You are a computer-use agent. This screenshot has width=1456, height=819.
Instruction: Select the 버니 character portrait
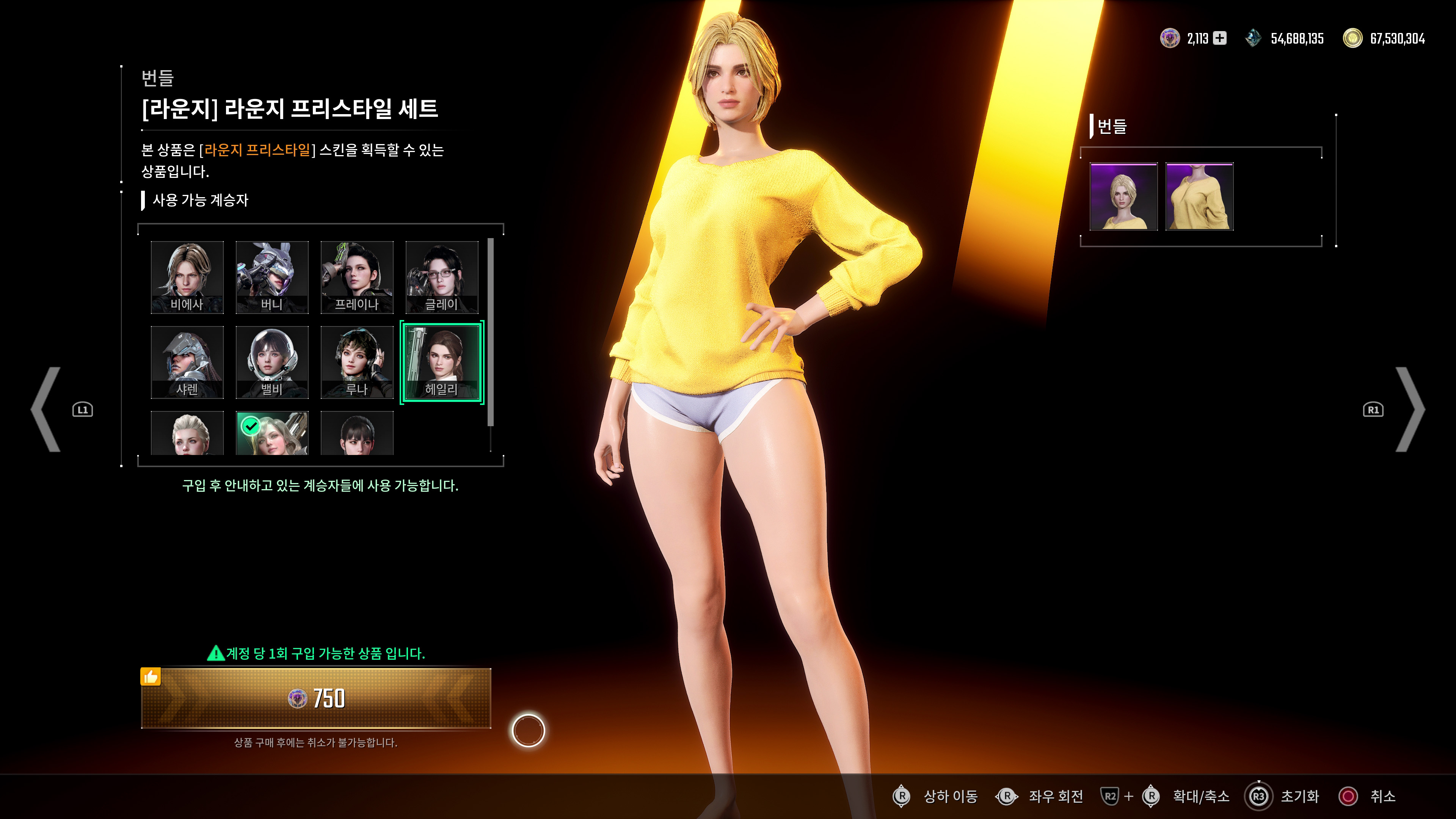[272, 276]
